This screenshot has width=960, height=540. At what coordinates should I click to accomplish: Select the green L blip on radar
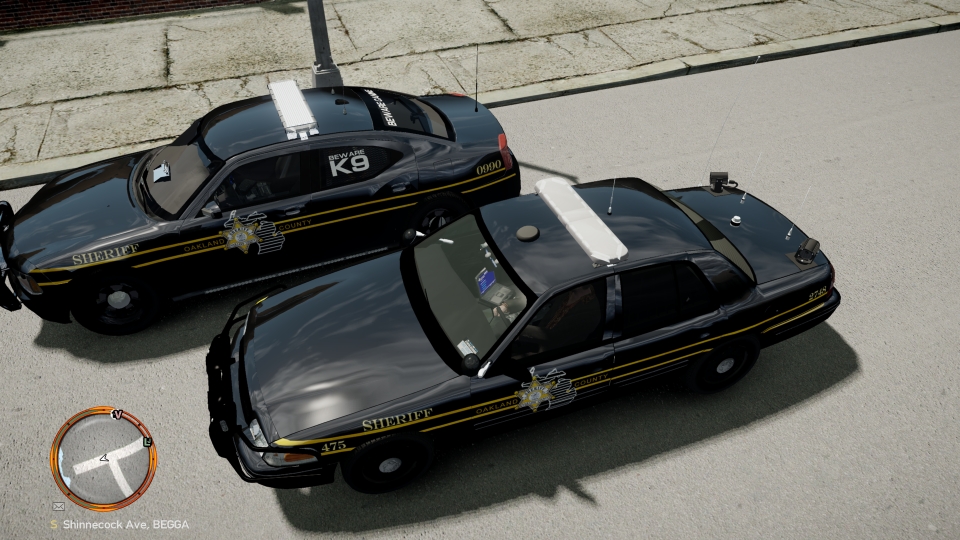148,441
